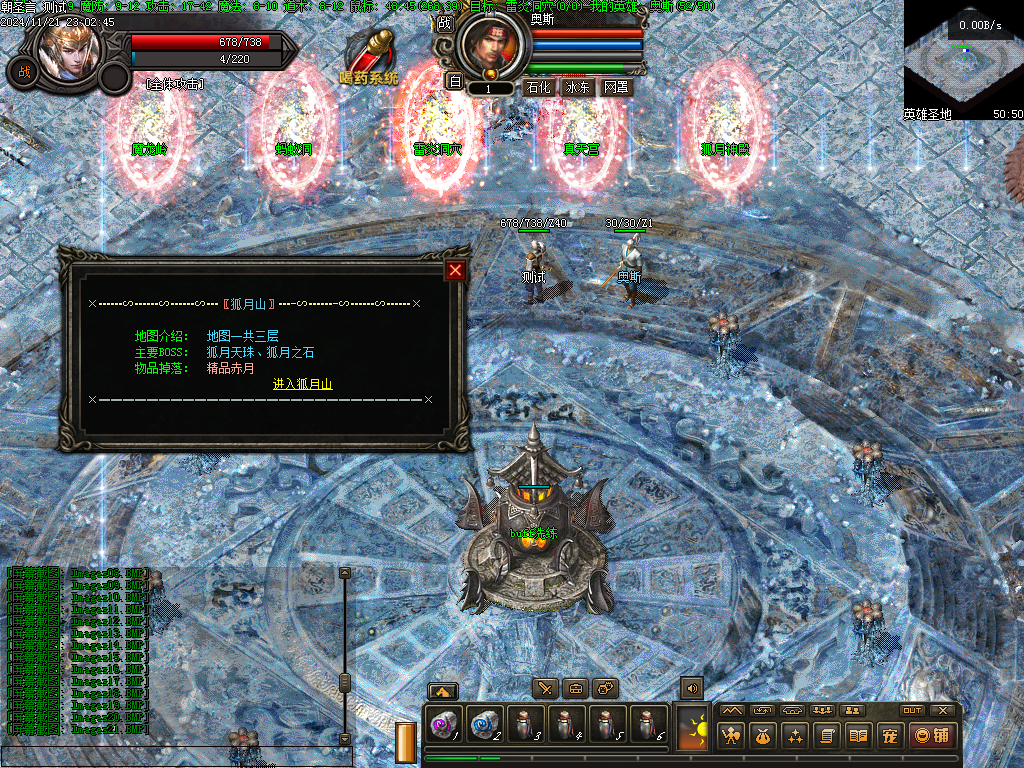The height and width of the screenshot is (768, 1024).
Task: Open the 喝药系统 potion system icon
Action: (x=369, y=56)
